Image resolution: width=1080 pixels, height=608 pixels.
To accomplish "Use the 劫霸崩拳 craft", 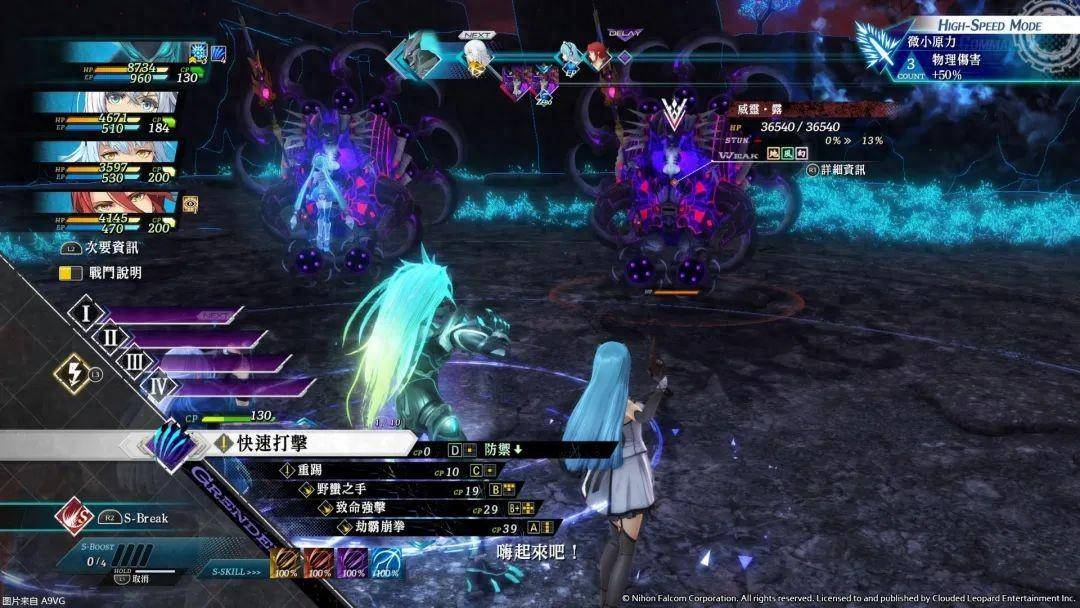I will tap(376, 527).
